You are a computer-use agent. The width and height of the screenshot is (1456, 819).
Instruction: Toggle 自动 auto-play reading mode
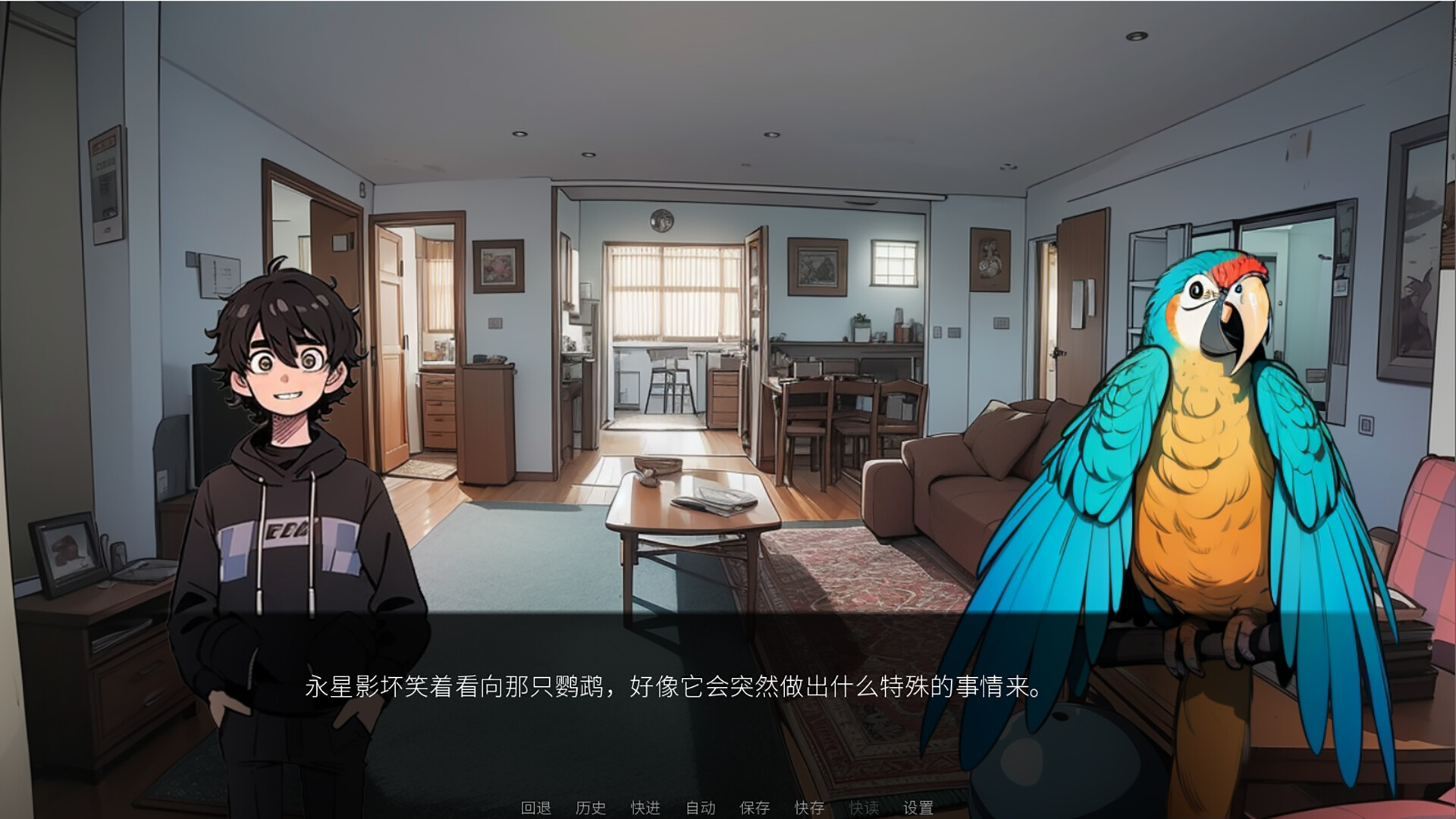click(x=701, y=808)
